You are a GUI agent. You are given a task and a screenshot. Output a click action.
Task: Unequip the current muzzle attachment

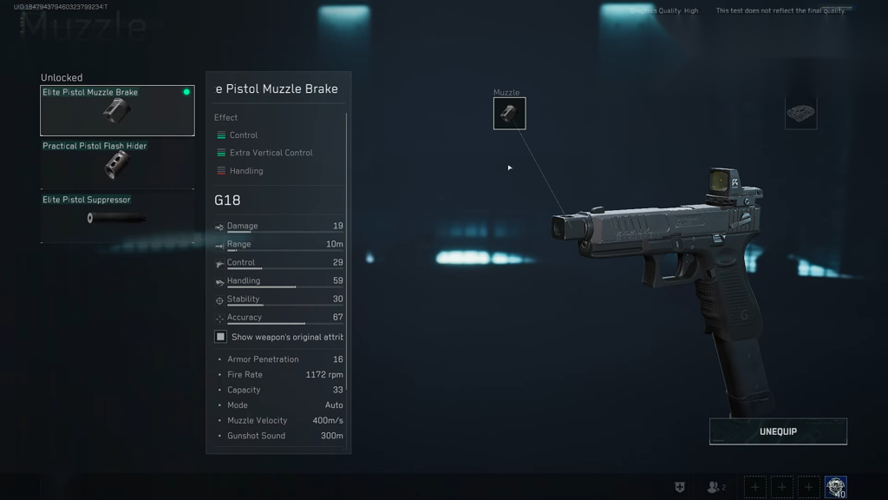[778, 431]
